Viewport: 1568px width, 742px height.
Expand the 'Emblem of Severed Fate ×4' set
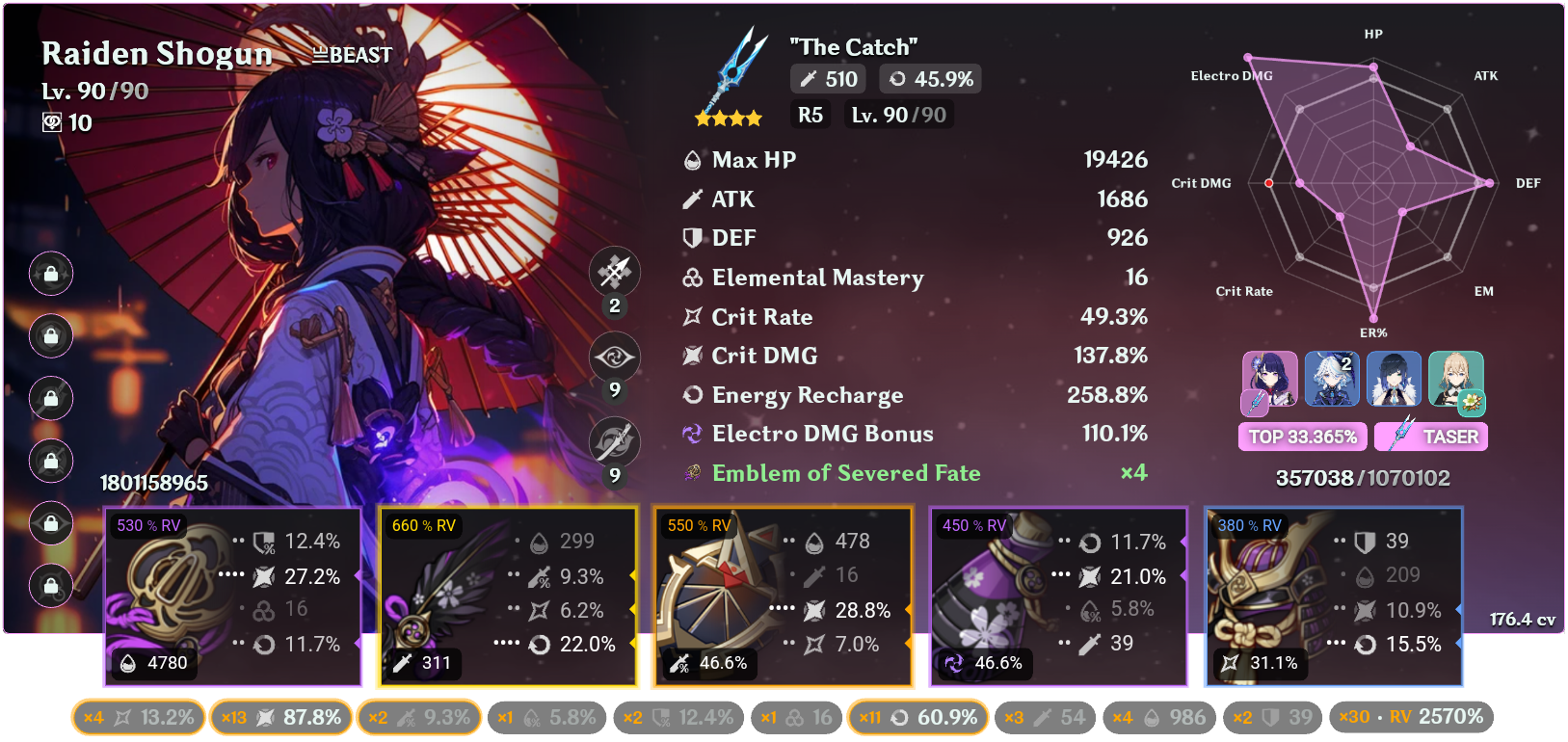point(846,473)
